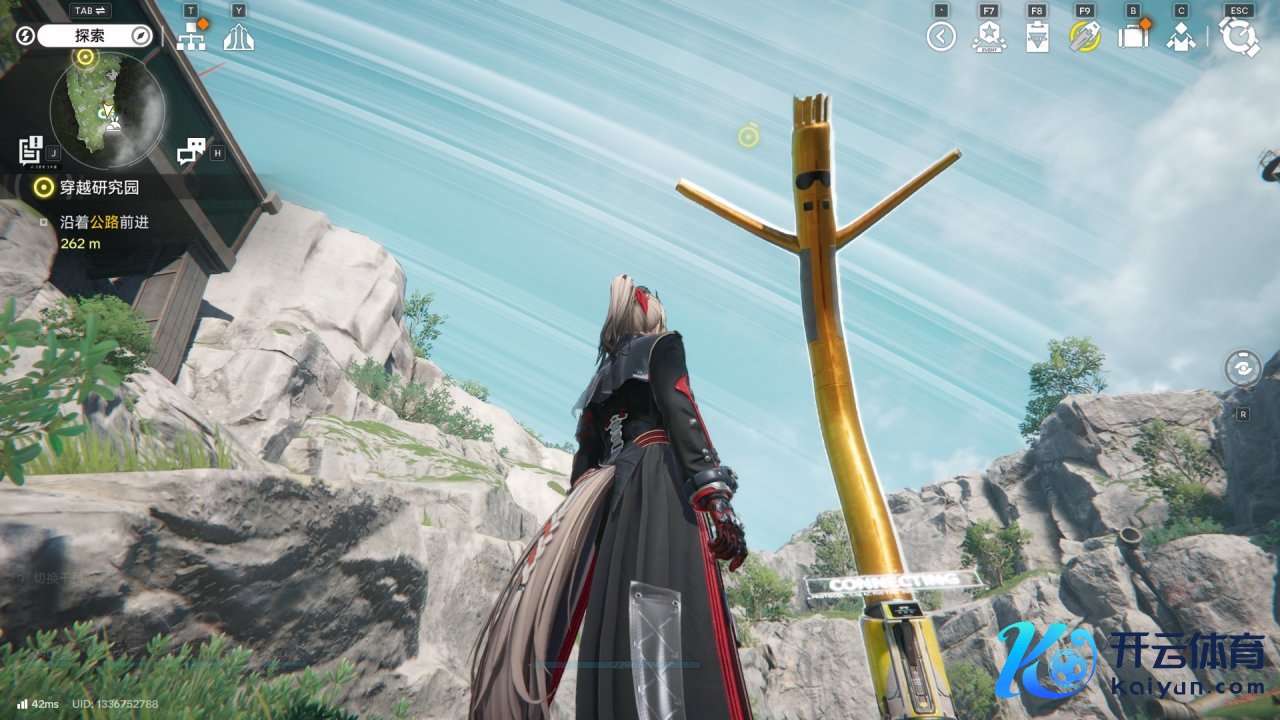Open the main system menu ring icon

click(1240, 37)
